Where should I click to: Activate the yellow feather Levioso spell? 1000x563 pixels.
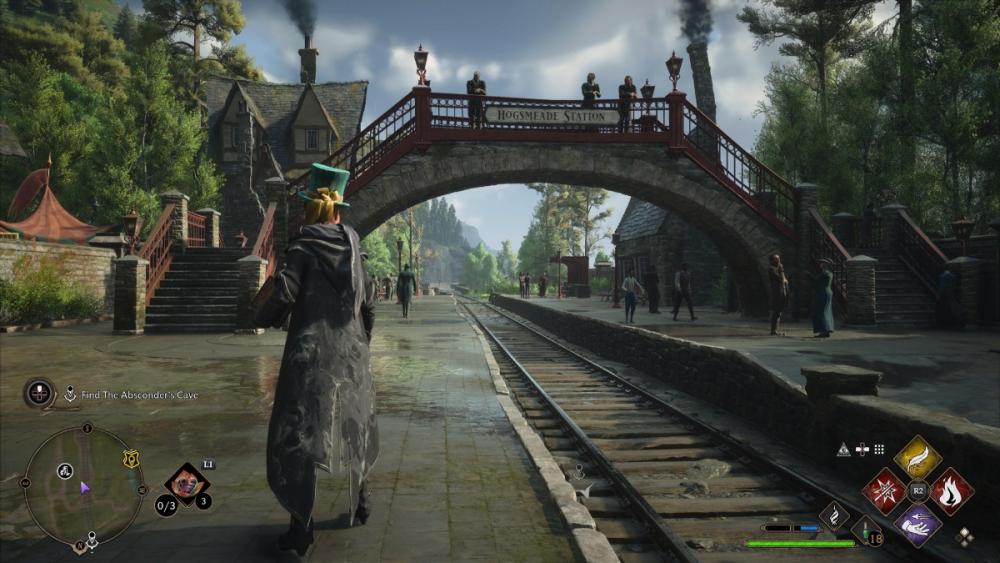917,457
